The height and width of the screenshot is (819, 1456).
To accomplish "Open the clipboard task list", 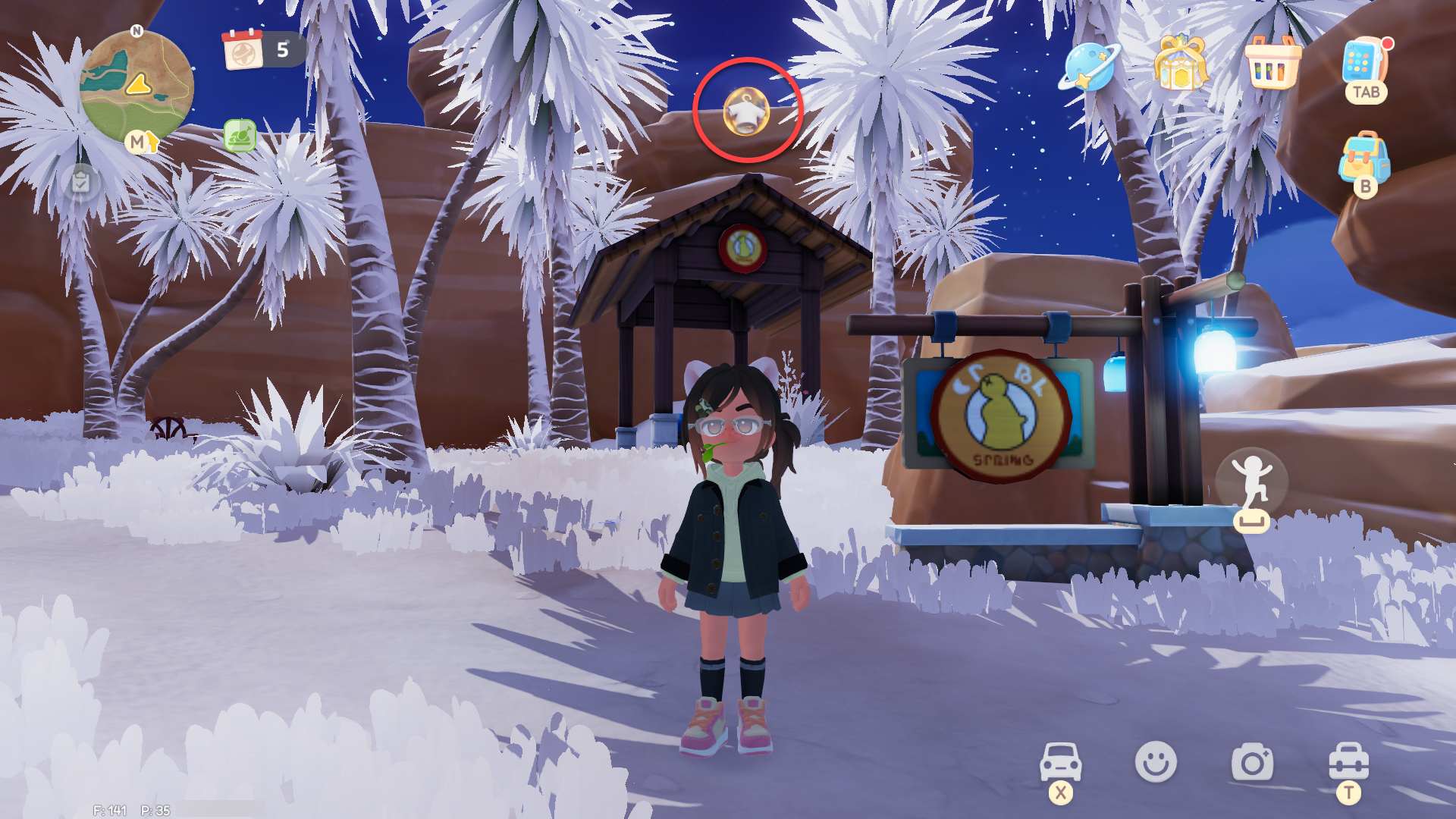I will tap(80, 182).
